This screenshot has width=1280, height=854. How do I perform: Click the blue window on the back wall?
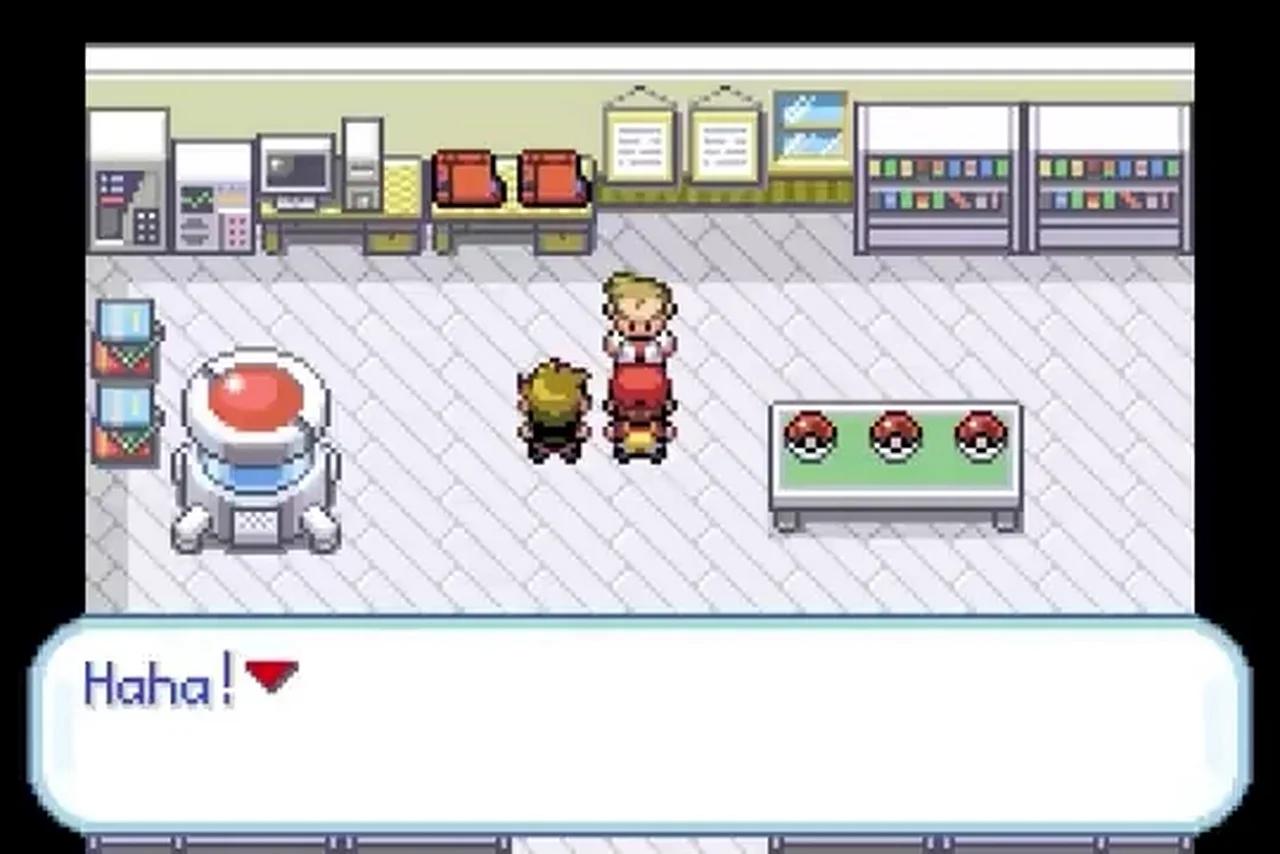click(x=810, y=125)
